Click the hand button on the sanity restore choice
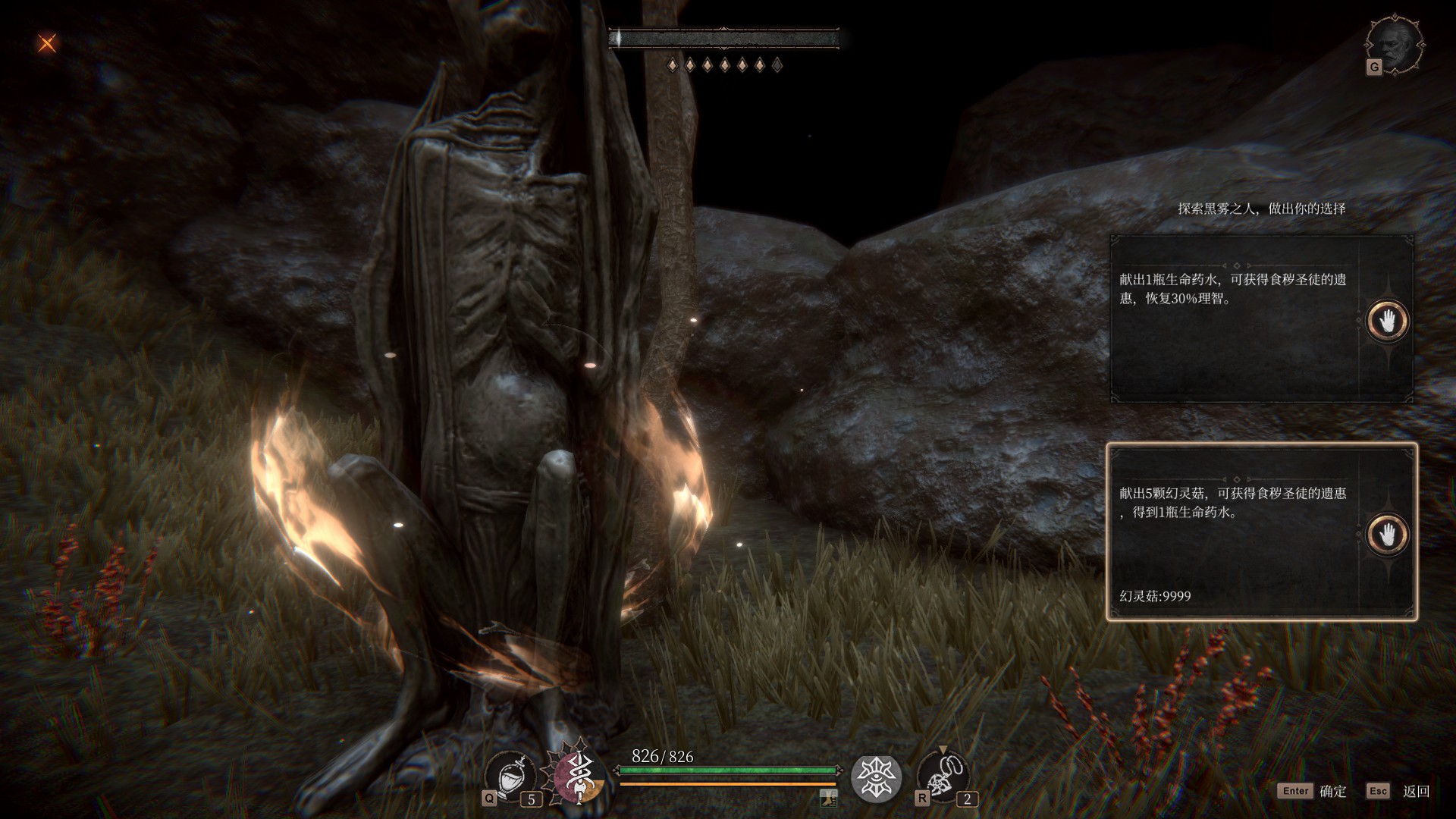The height and width of the screenshot is (819, 1456). pyautogui.click(x=1387, y=321)
